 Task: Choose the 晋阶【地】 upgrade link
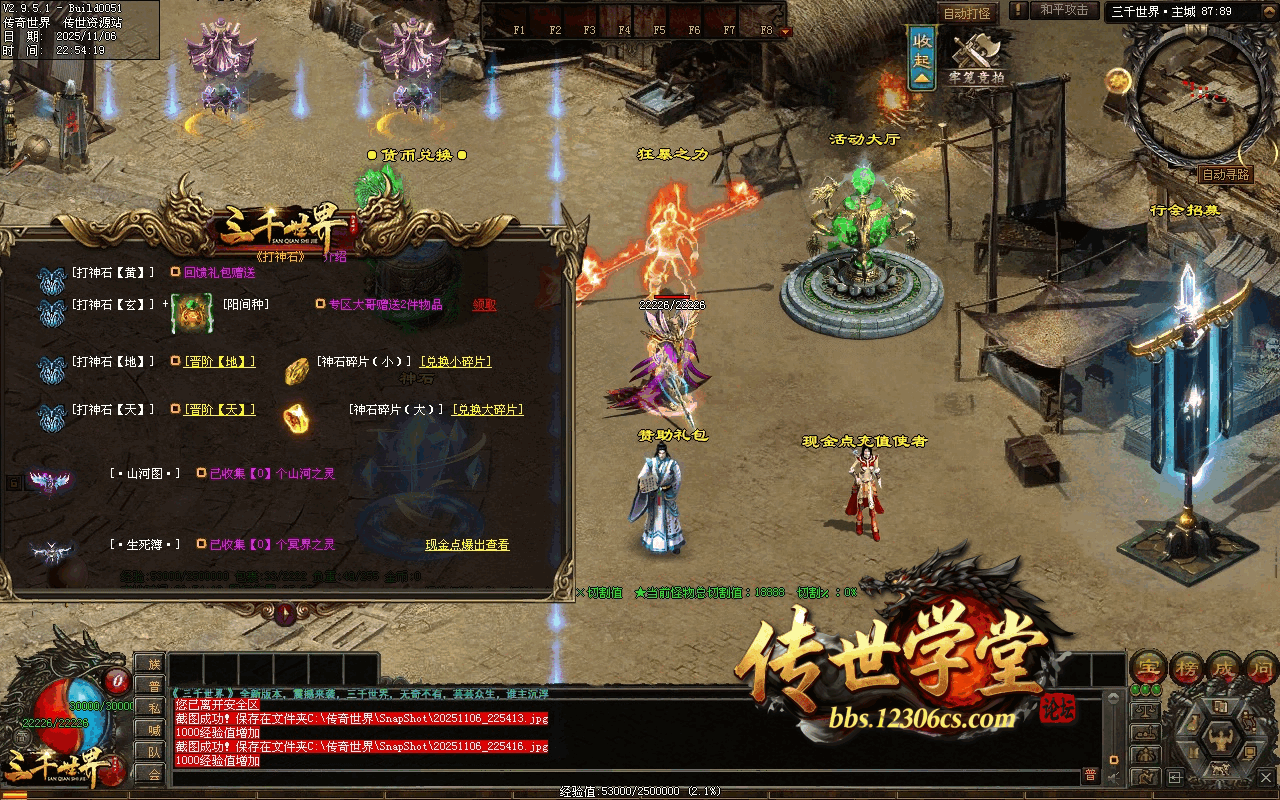tap(219, 362)
